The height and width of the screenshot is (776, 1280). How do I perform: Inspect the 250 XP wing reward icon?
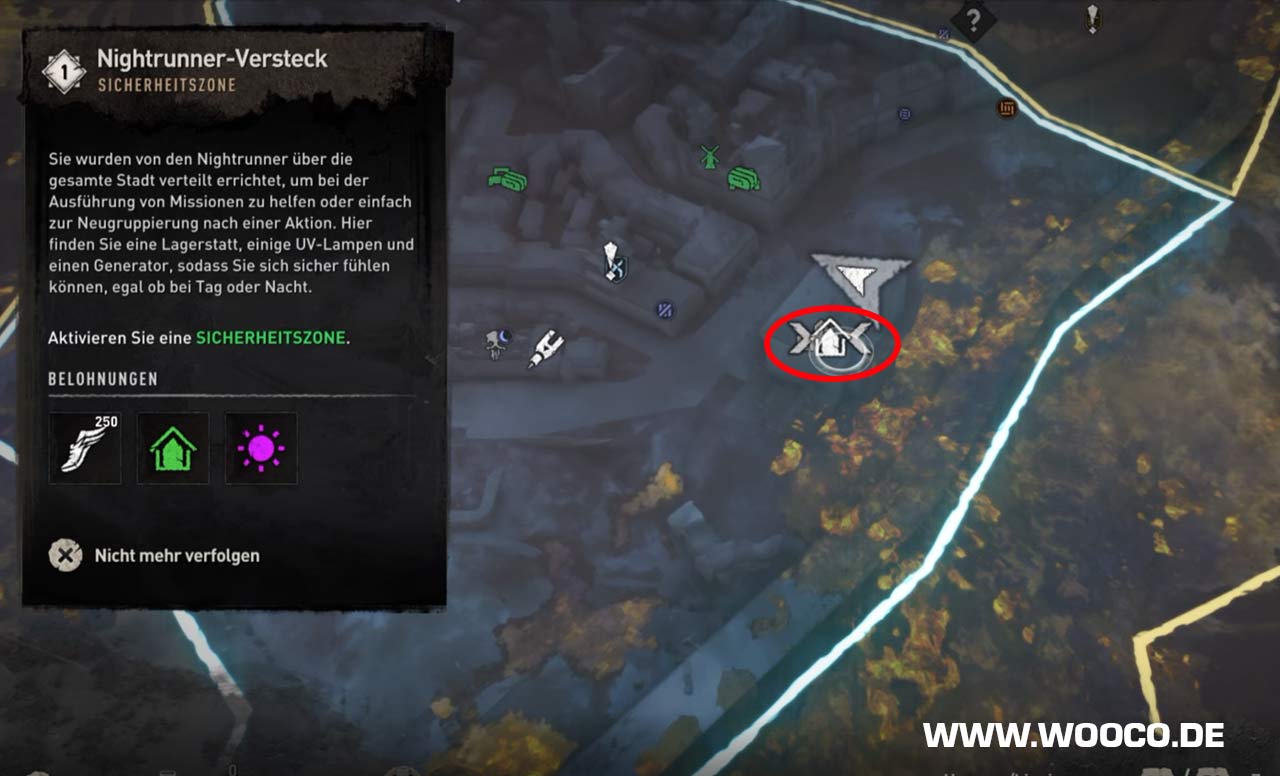[85, 448]
